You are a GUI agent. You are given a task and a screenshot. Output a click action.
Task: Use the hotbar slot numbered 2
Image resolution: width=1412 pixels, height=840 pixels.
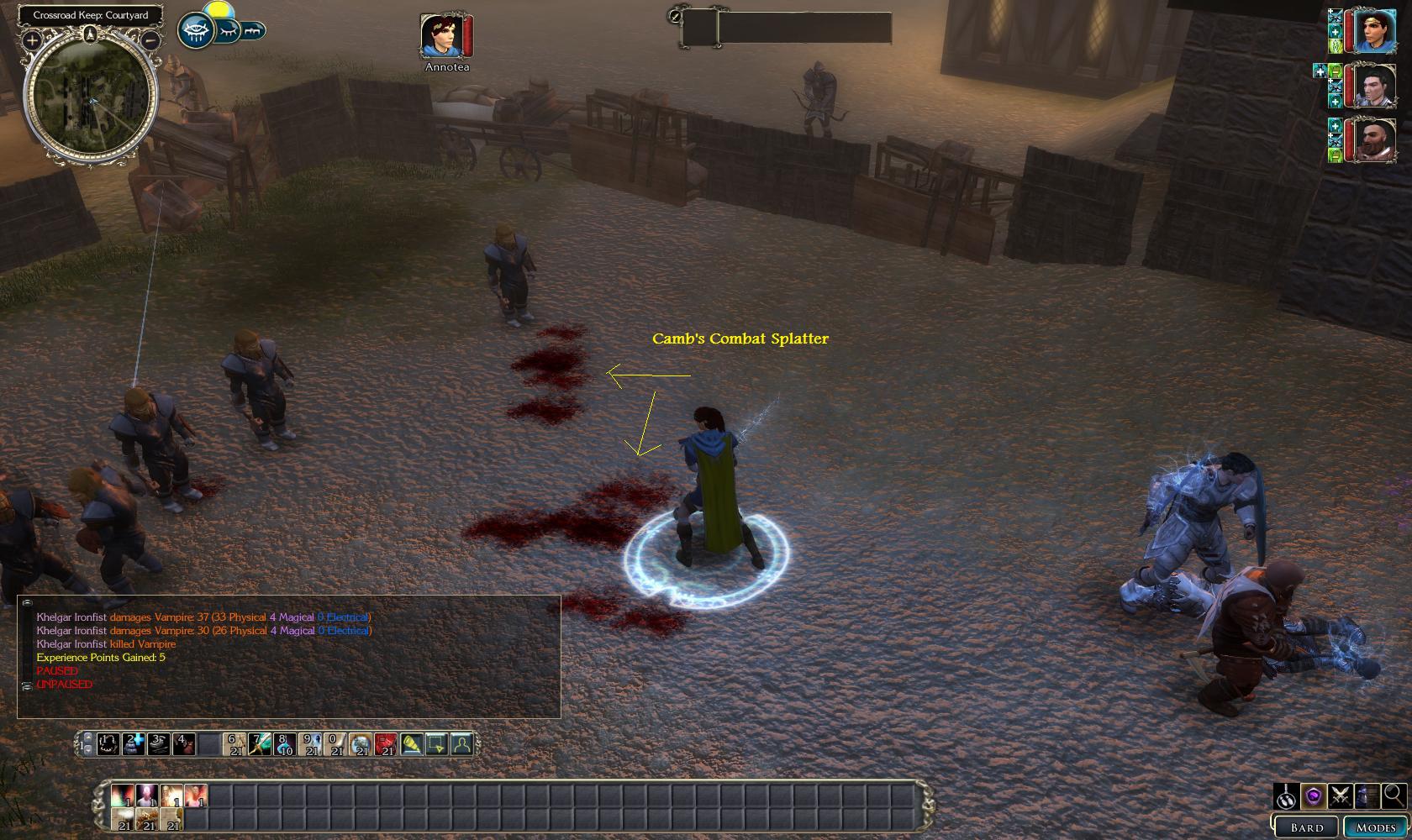point(134,744)
